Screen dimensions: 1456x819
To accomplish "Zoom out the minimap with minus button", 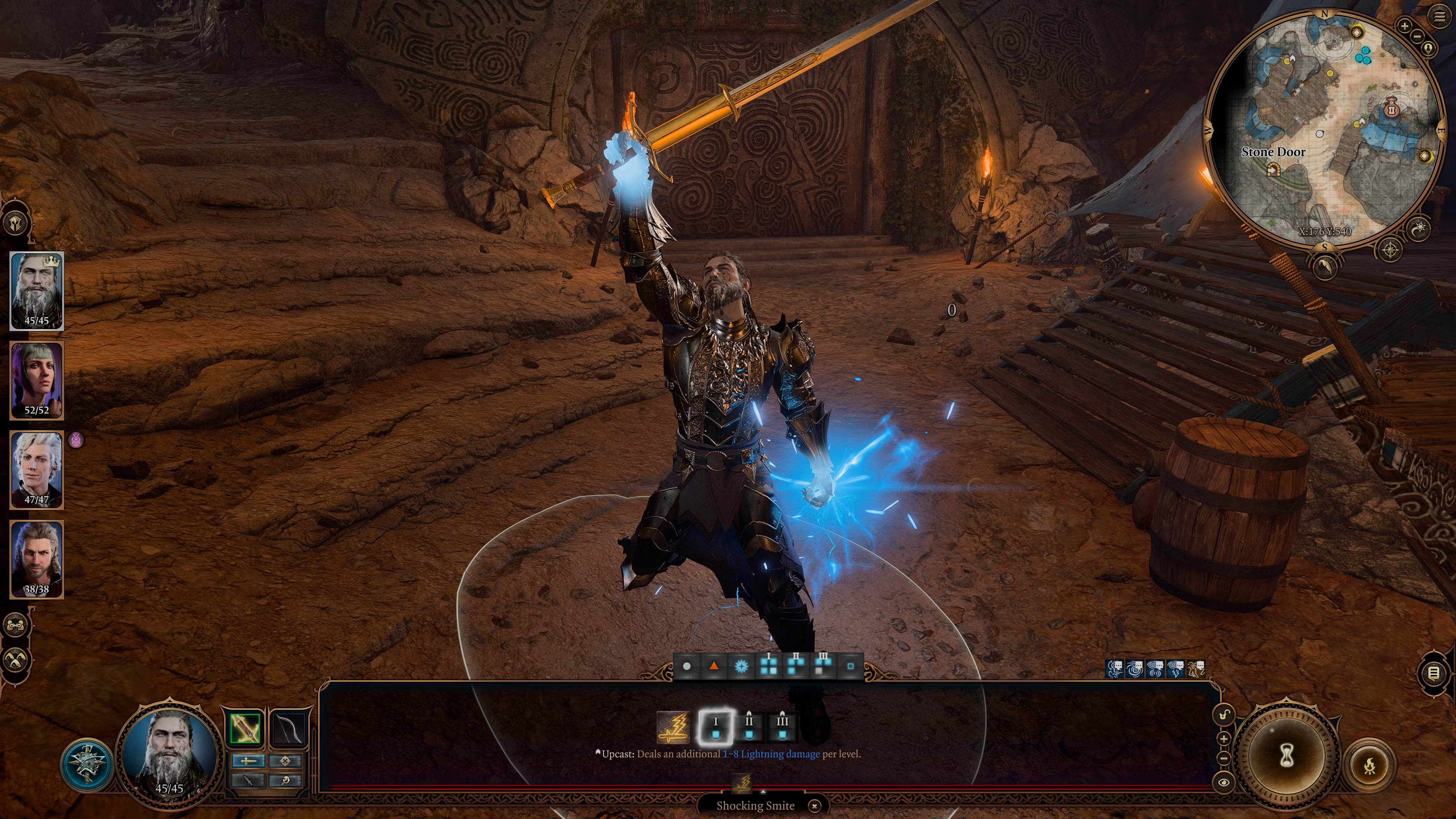I will click(1417, 36).
